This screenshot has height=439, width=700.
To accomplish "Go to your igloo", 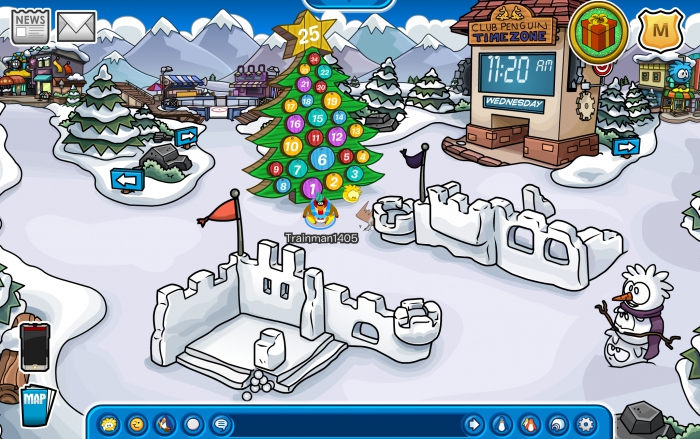I will point(557,424).
